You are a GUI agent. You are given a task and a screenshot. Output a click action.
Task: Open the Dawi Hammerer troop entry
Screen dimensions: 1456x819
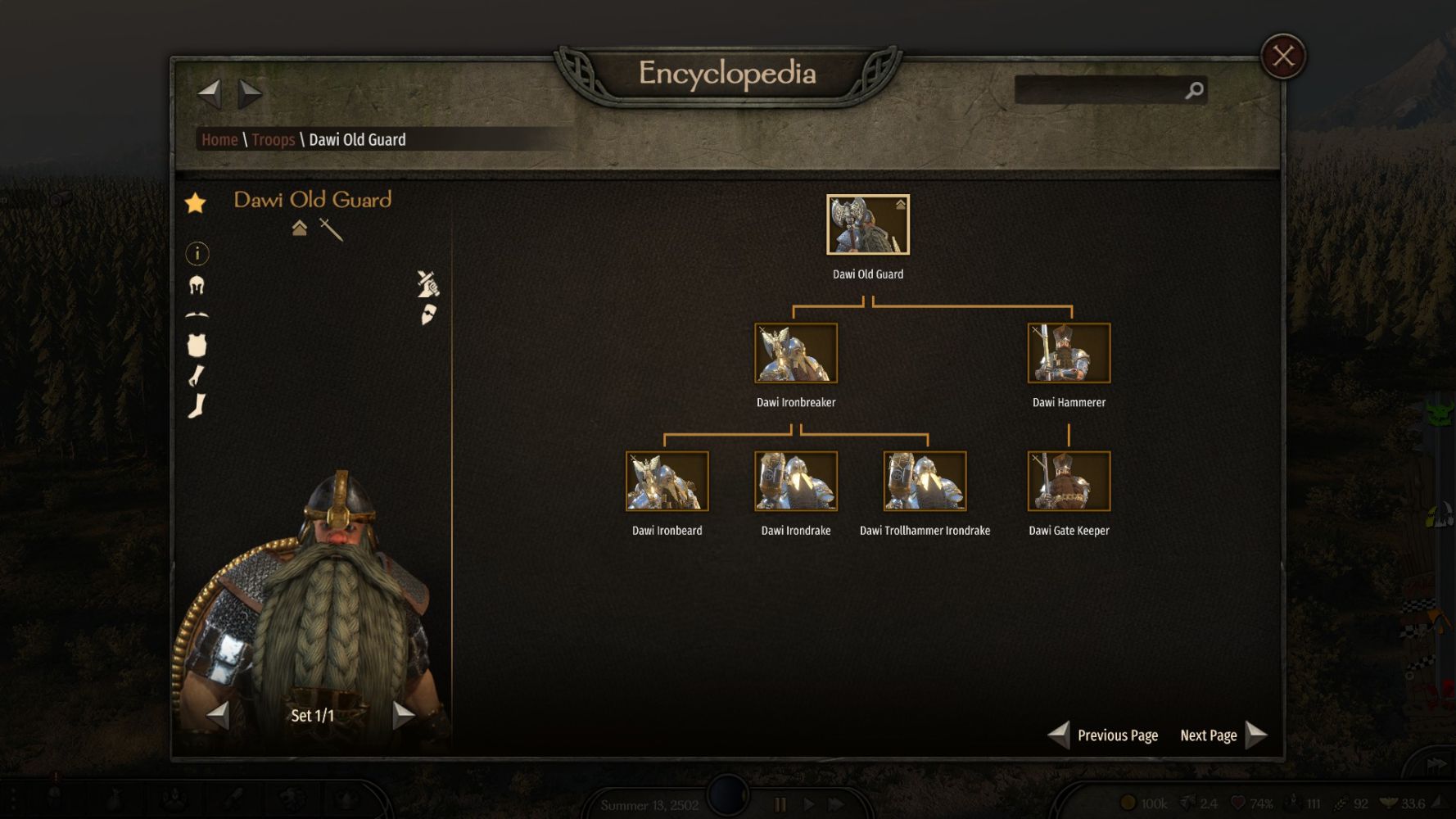click(x=1069, y=353)
